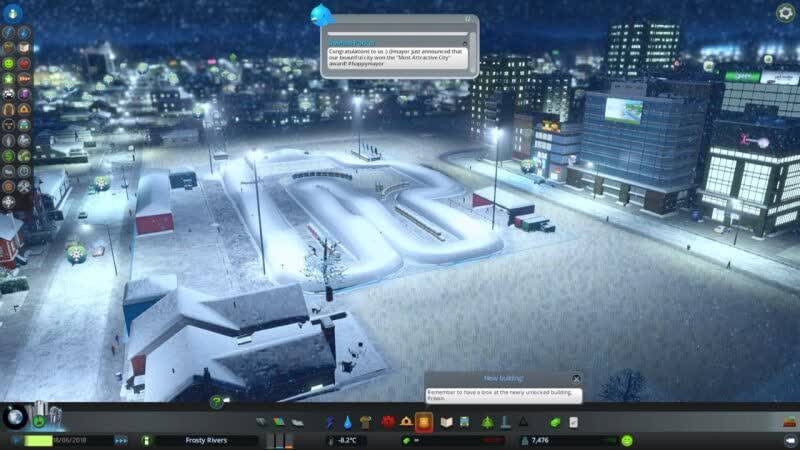Open the options gear menu

785,13
